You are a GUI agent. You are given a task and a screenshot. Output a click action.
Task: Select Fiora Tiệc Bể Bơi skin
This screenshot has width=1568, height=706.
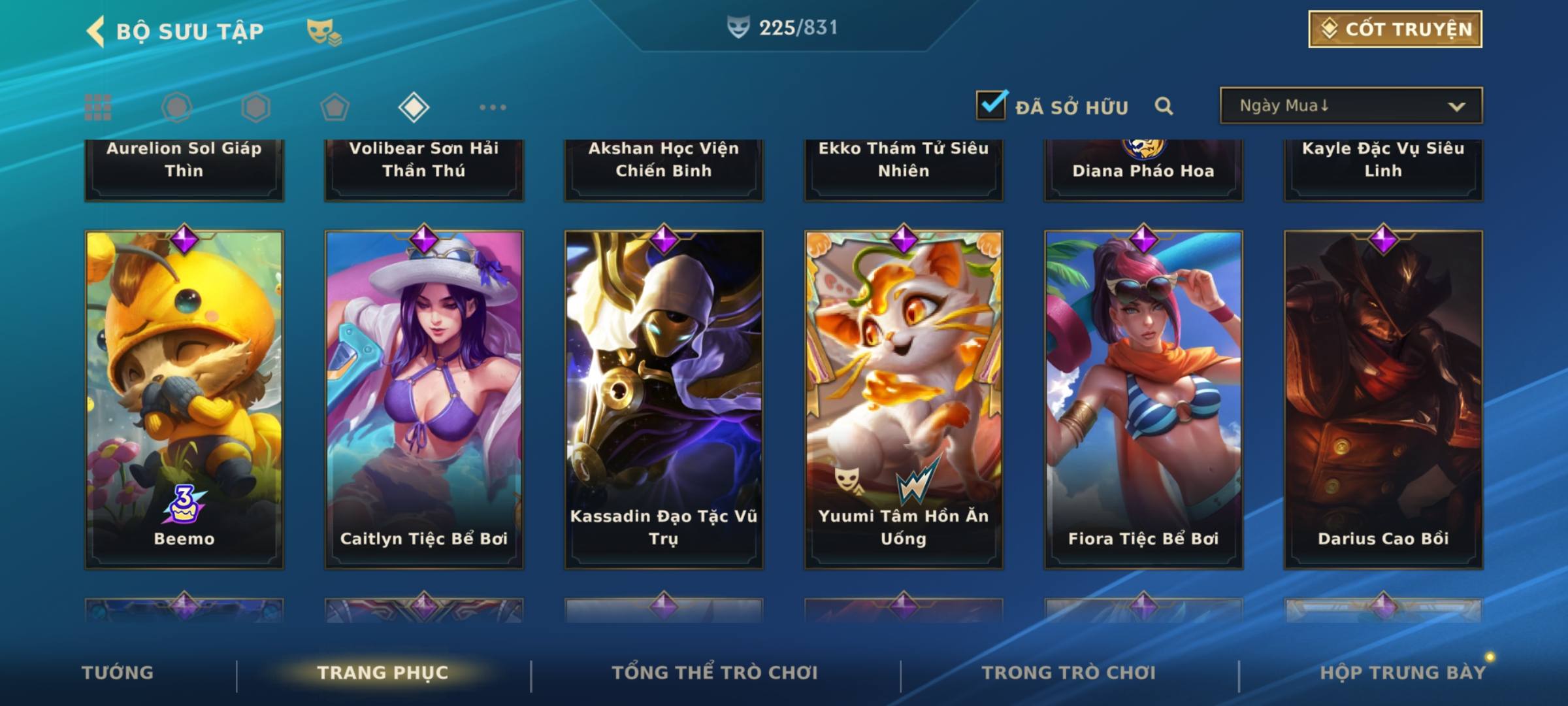pos(1143,399)
